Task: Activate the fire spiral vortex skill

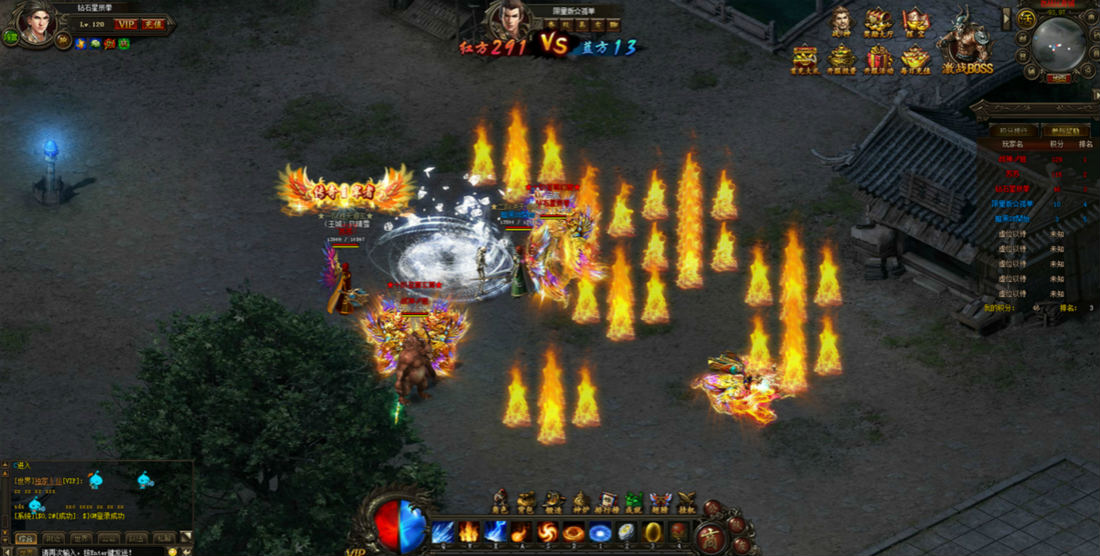Action: click(547, 532)
